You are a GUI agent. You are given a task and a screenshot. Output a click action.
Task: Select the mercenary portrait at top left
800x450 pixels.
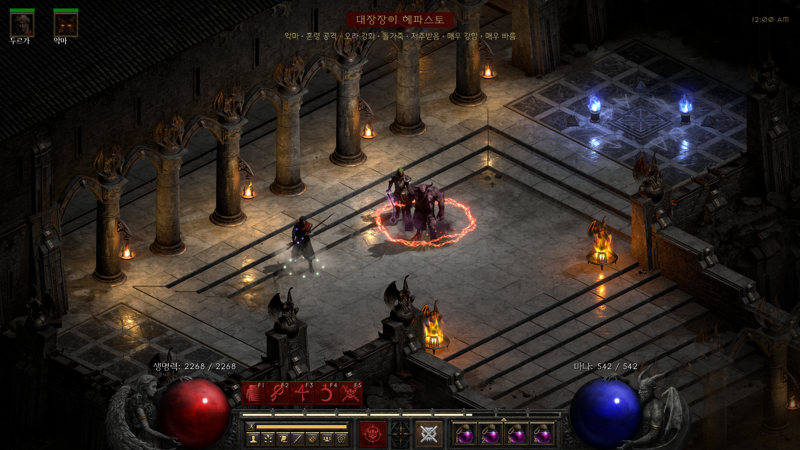click(x=21, y=24)
